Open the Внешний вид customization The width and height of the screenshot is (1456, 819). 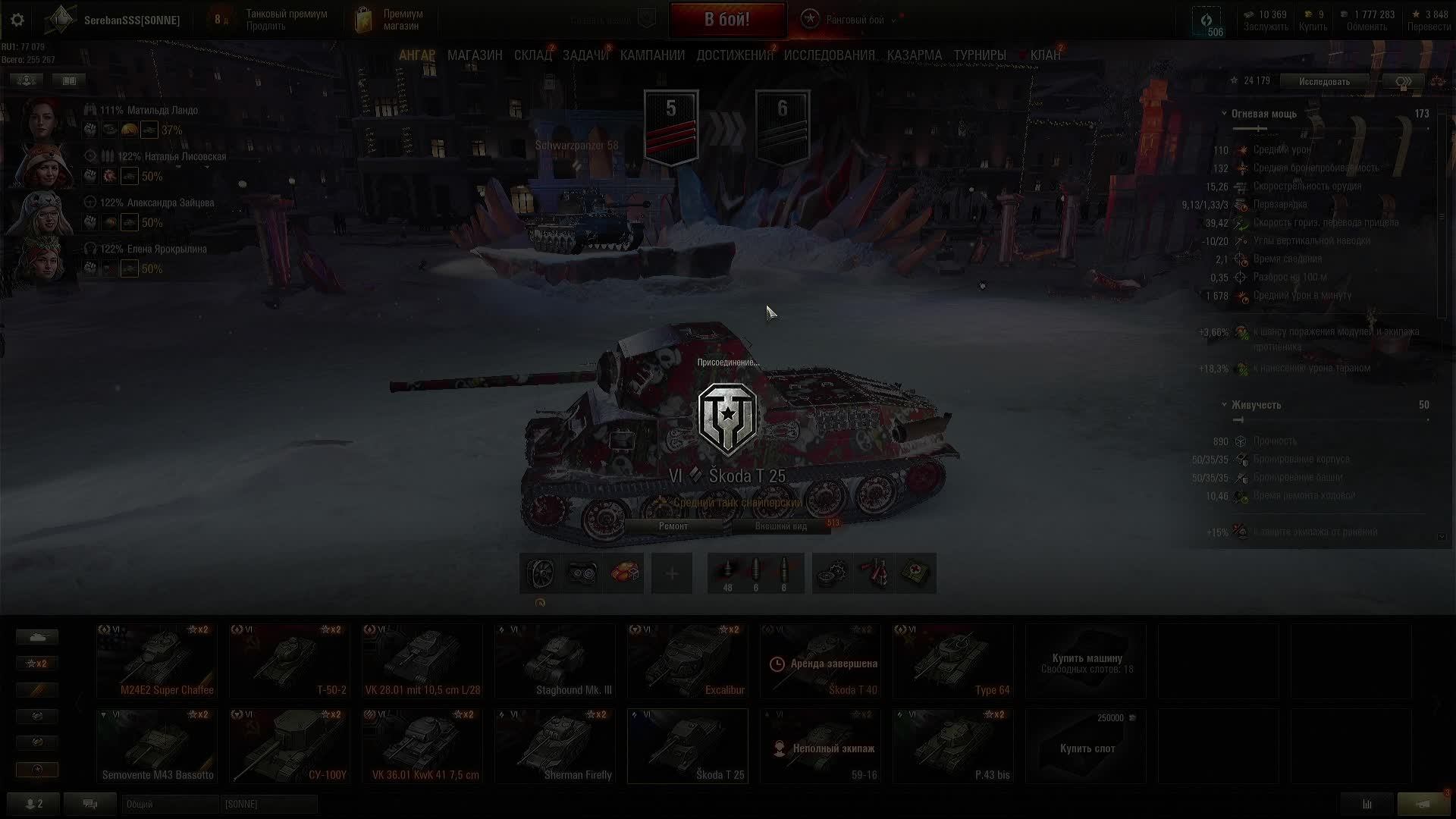pyautogui.click(x=780, y=526)
